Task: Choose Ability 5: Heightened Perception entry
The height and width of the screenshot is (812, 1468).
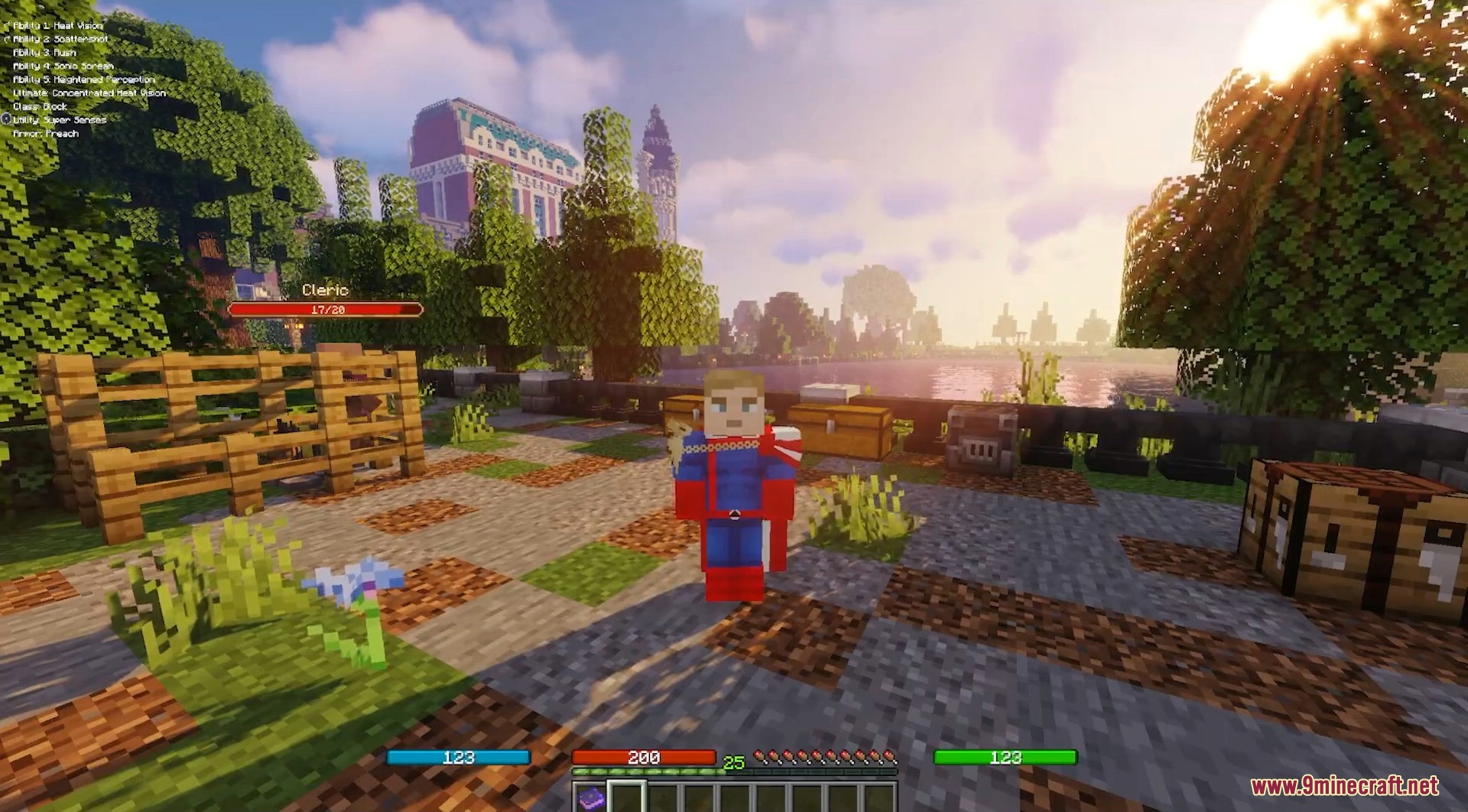Action: [84, 80]
